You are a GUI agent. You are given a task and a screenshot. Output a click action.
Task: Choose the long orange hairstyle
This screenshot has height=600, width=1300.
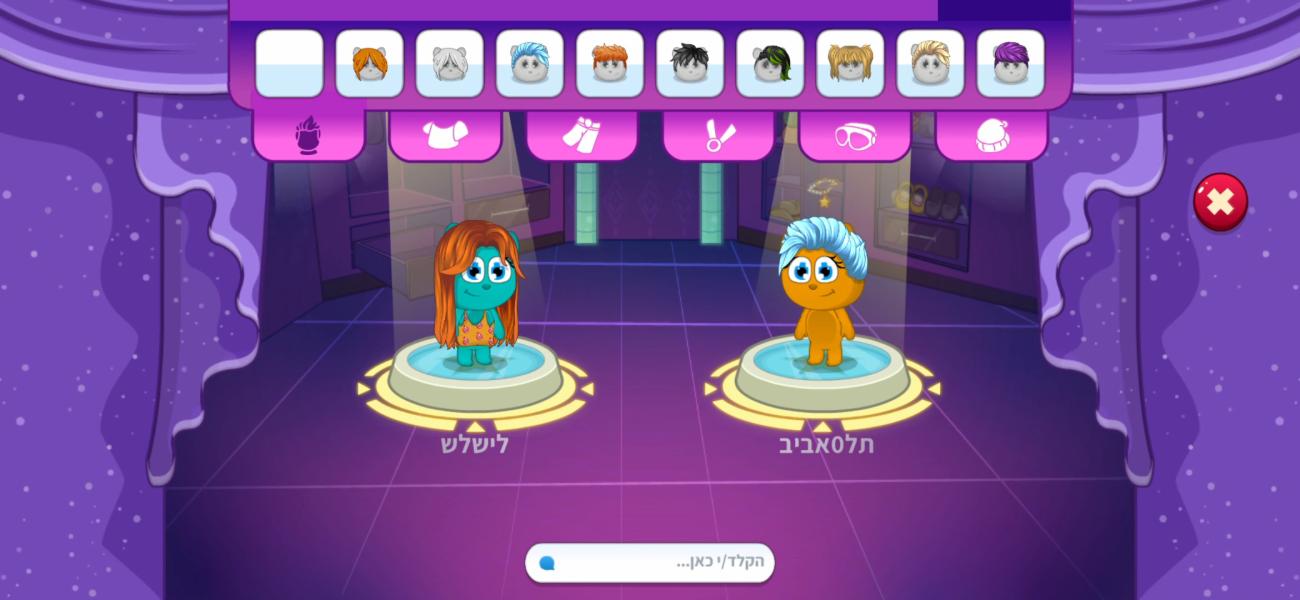coord(369,63)
